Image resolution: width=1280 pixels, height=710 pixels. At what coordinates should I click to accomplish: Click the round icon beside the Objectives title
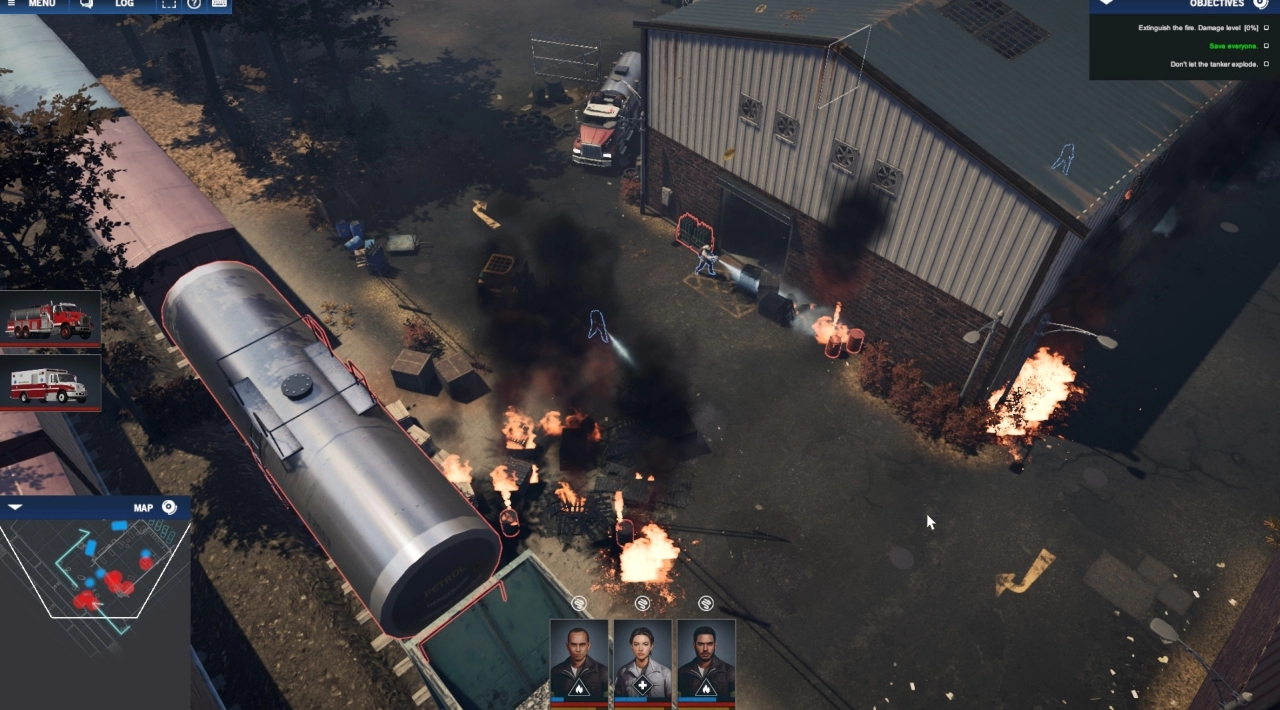point(1260,4)
